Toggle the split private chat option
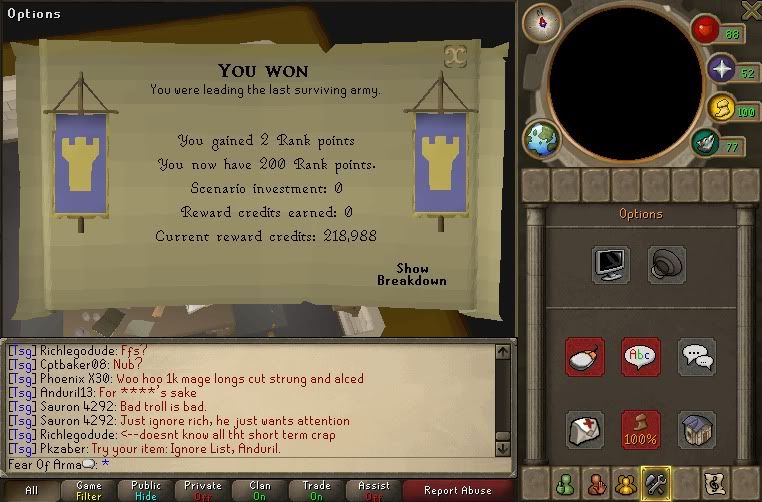 pyautogui.click(x=697, y=357)
